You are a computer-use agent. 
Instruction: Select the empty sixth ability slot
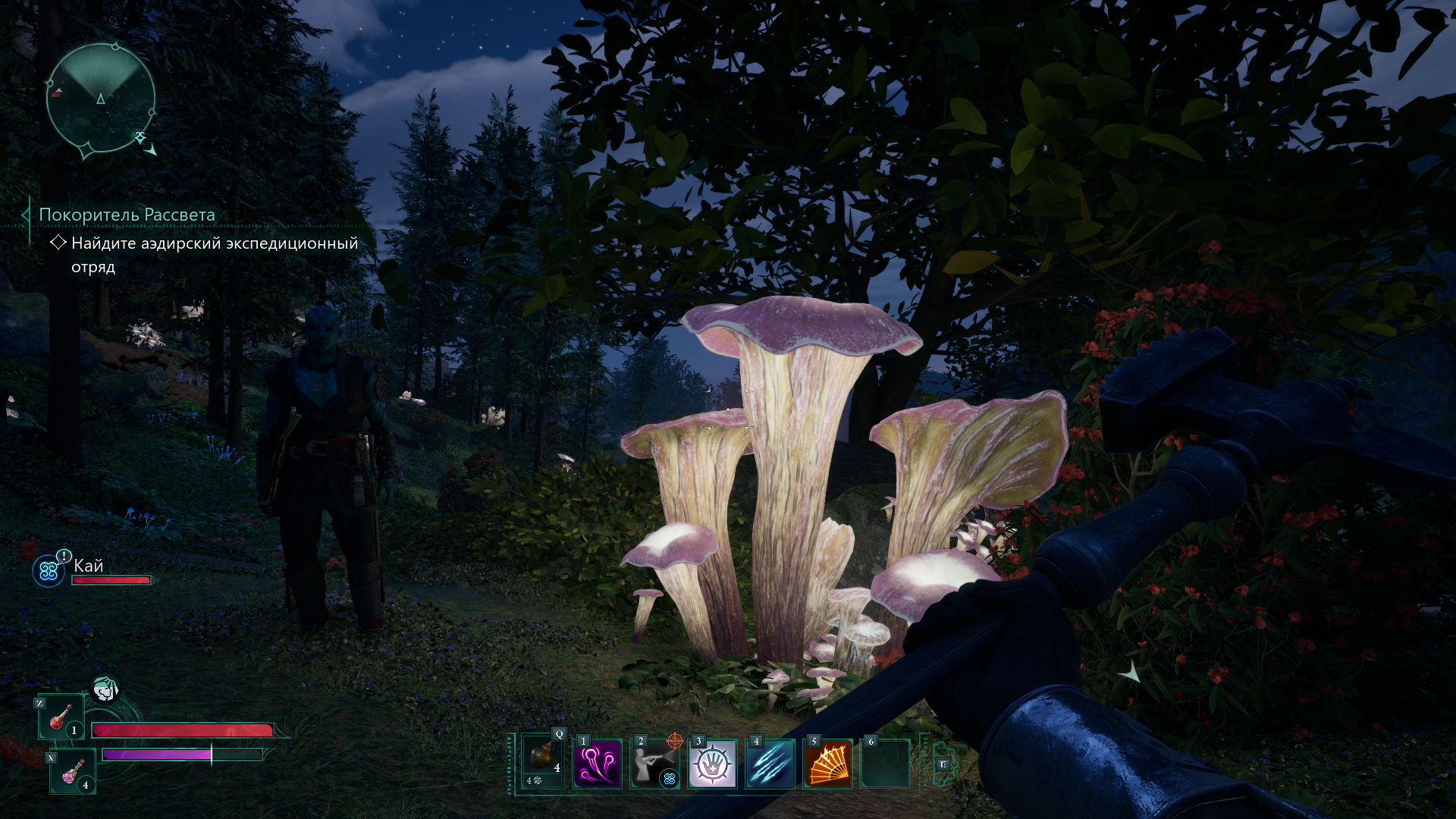pos(885,764)
